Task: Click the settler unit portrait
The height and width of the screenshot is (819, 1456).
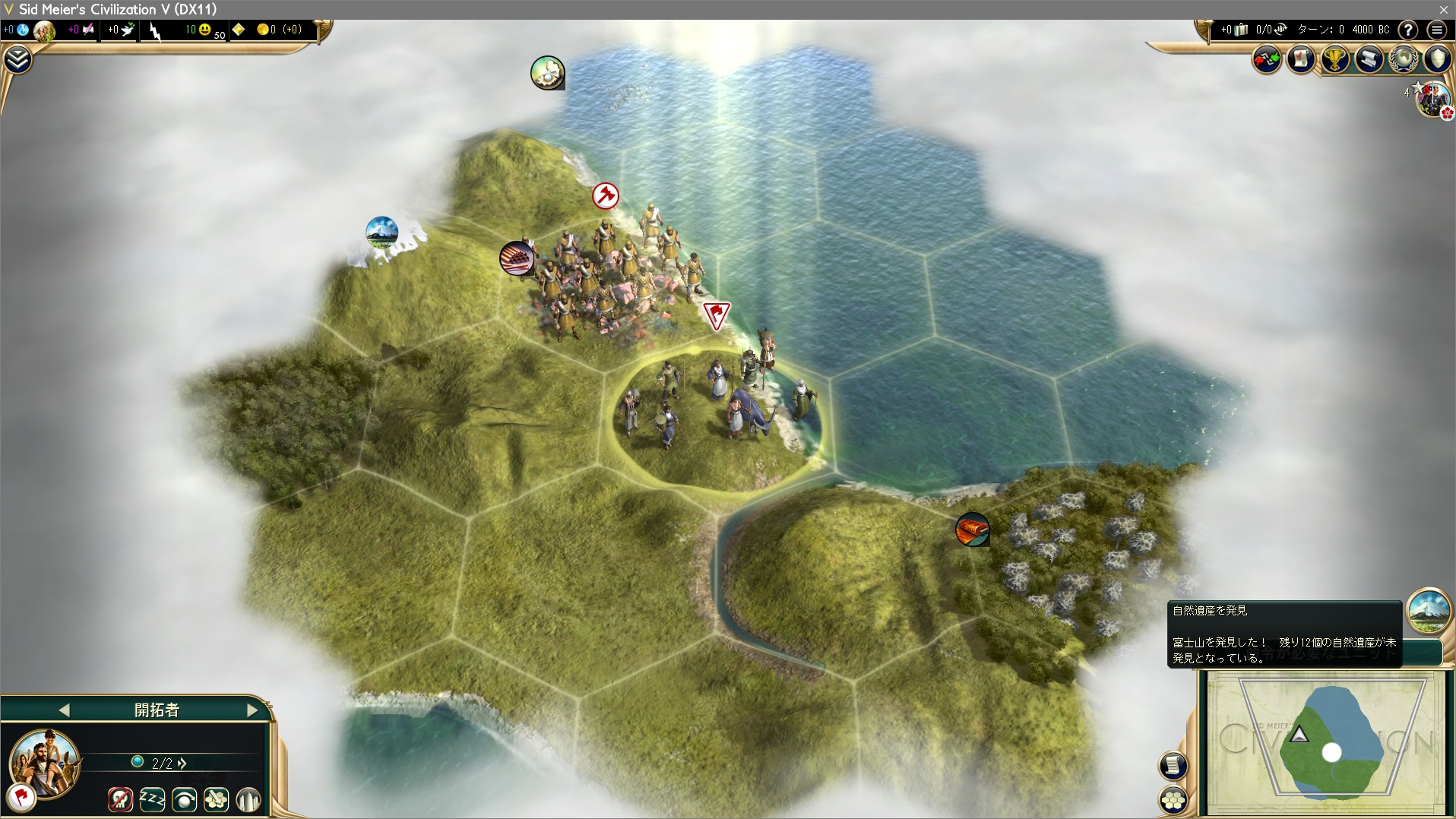Action: click(45, 763)
